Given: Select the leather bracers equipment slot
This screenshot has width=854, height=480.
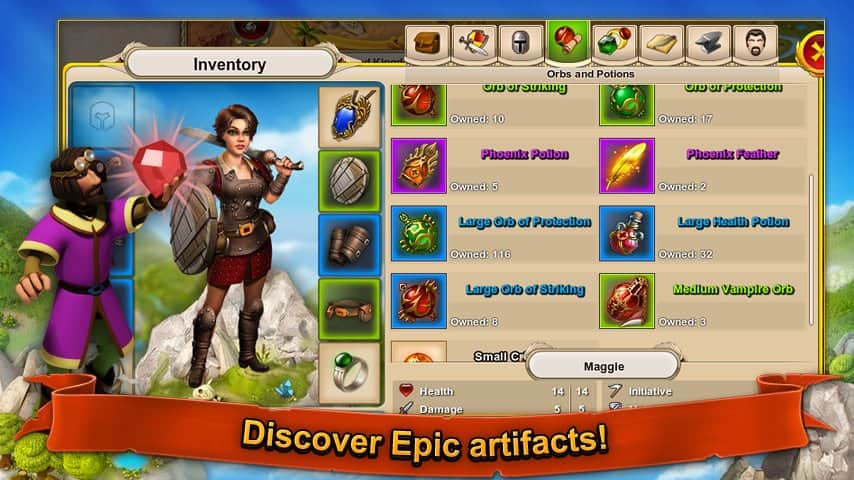Looking at the screenshot, I should pos(350,245).
